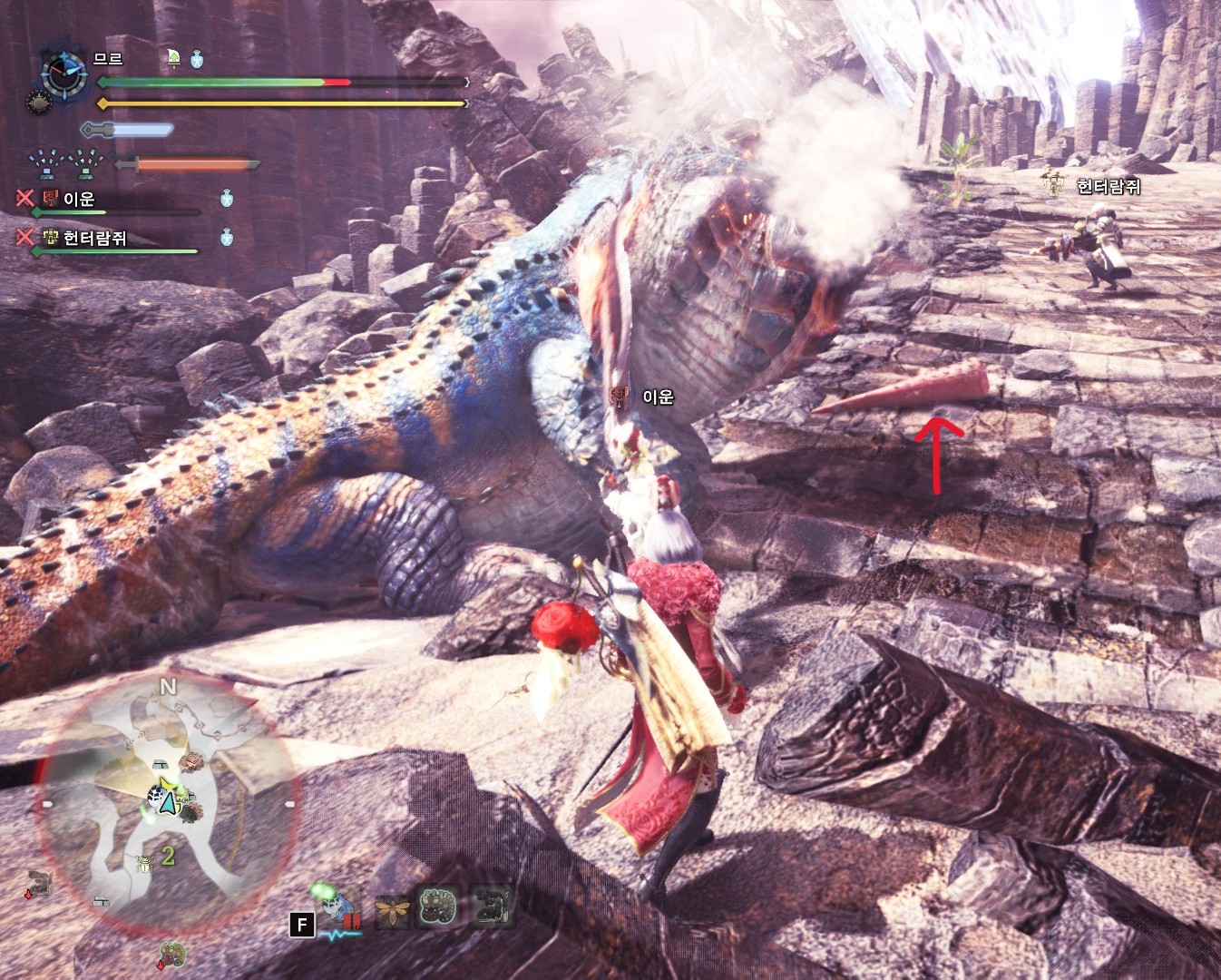1221x980 pixels.
Task: Click the quest timer clock
Action: (63, 73)
